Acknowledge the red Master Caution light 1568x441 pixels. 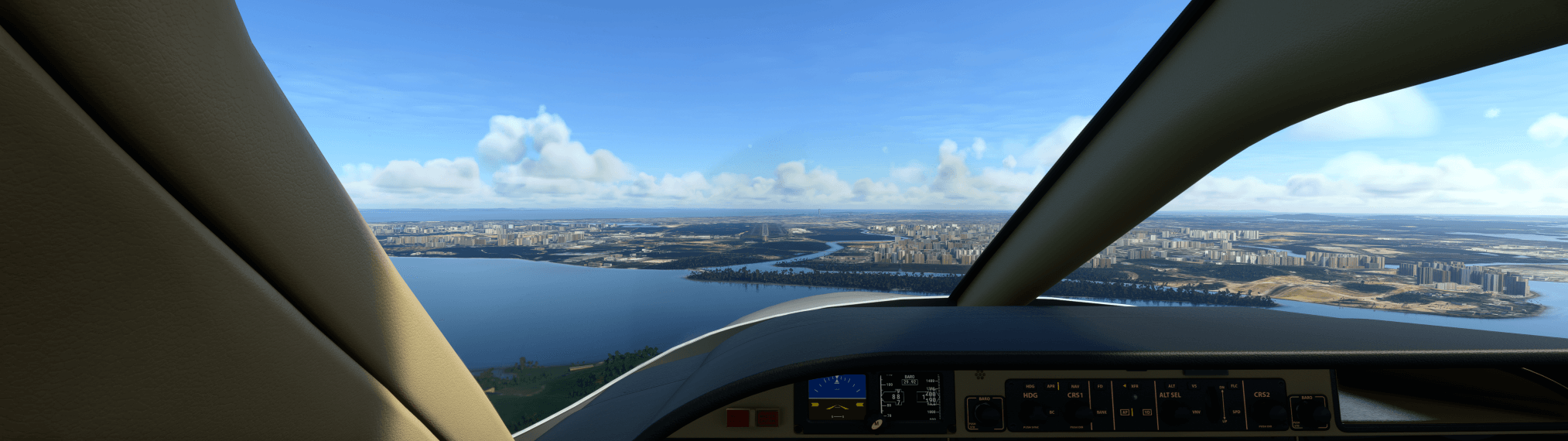click(x=767, y=419)
